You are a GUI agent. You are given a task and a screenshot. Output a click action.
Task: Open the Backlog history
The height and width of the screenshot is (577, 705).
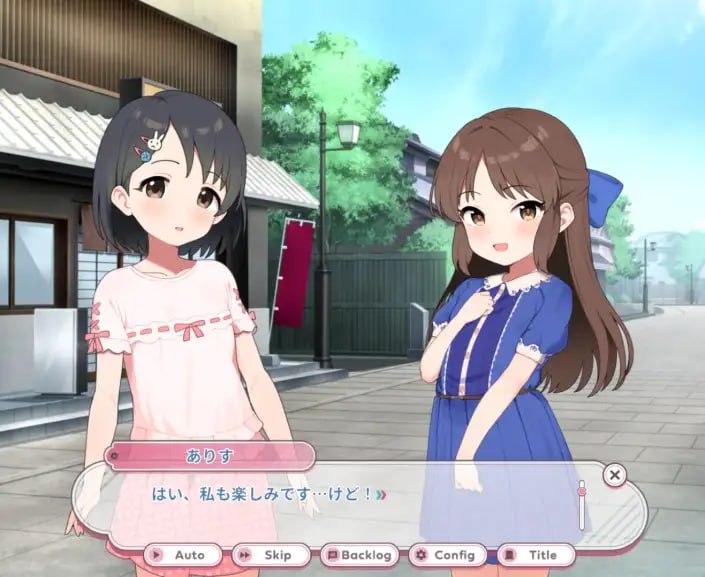(x=359, y=555)
